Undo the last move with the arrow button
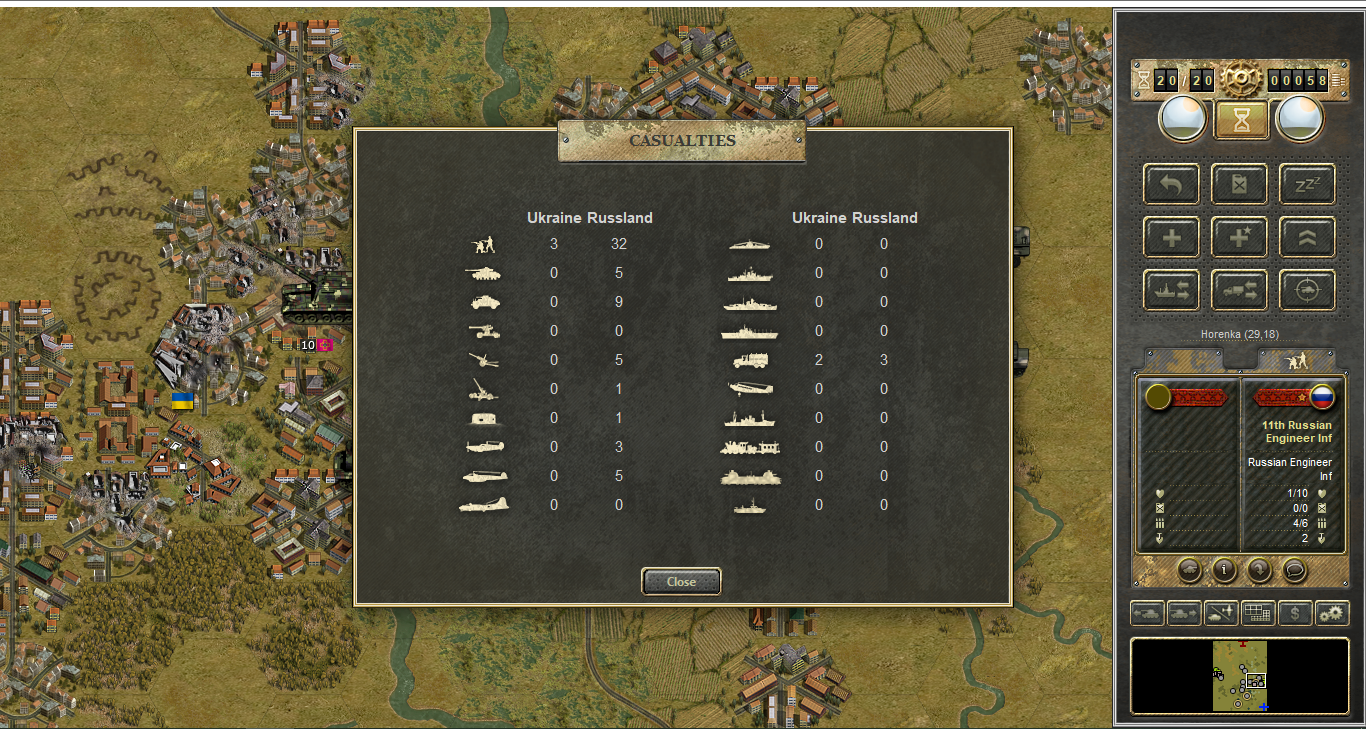This screenshot has height=729, width=1366. [1172, 184]
